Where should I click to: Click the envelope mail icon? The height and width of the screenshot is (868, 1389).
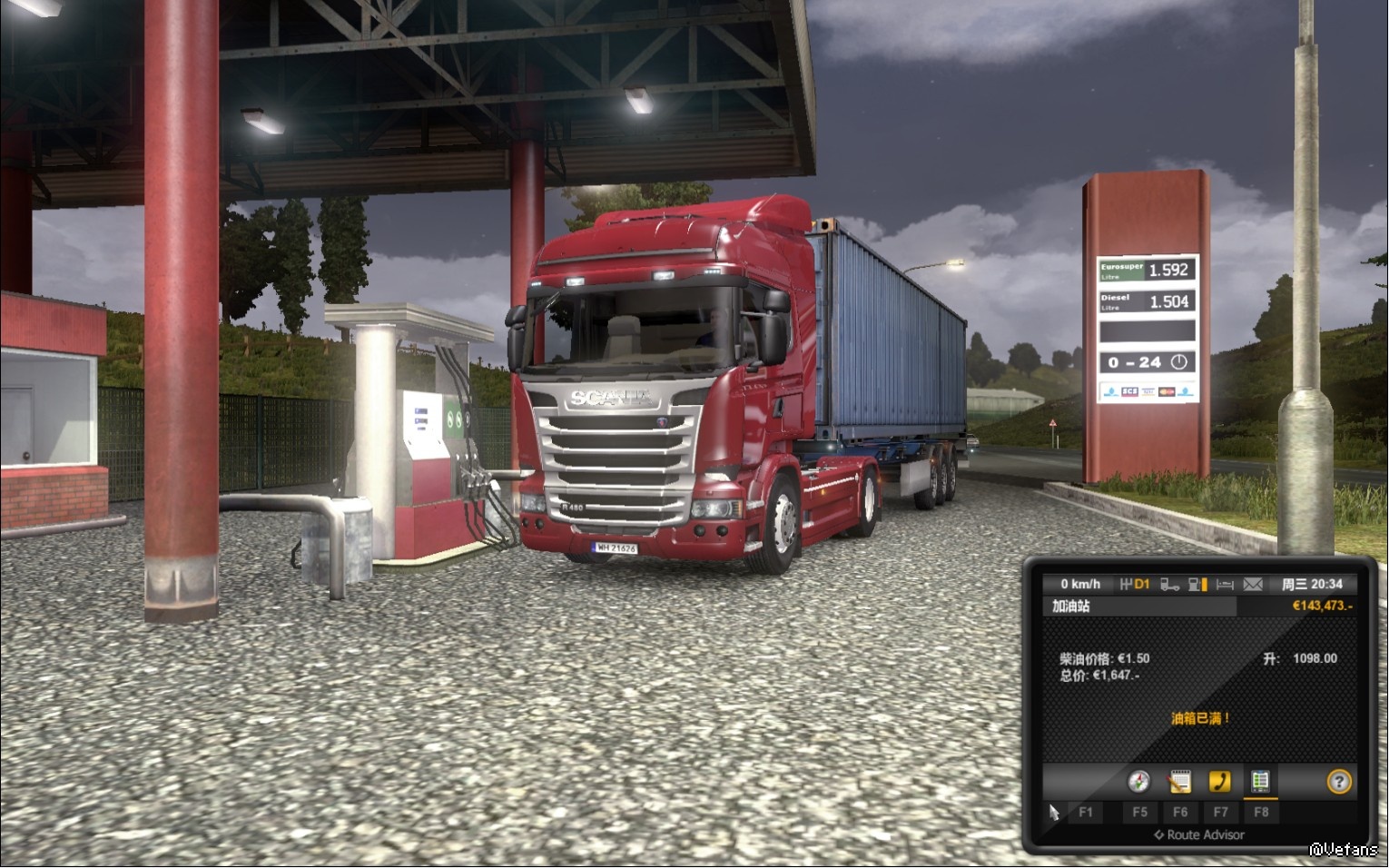1253,584
